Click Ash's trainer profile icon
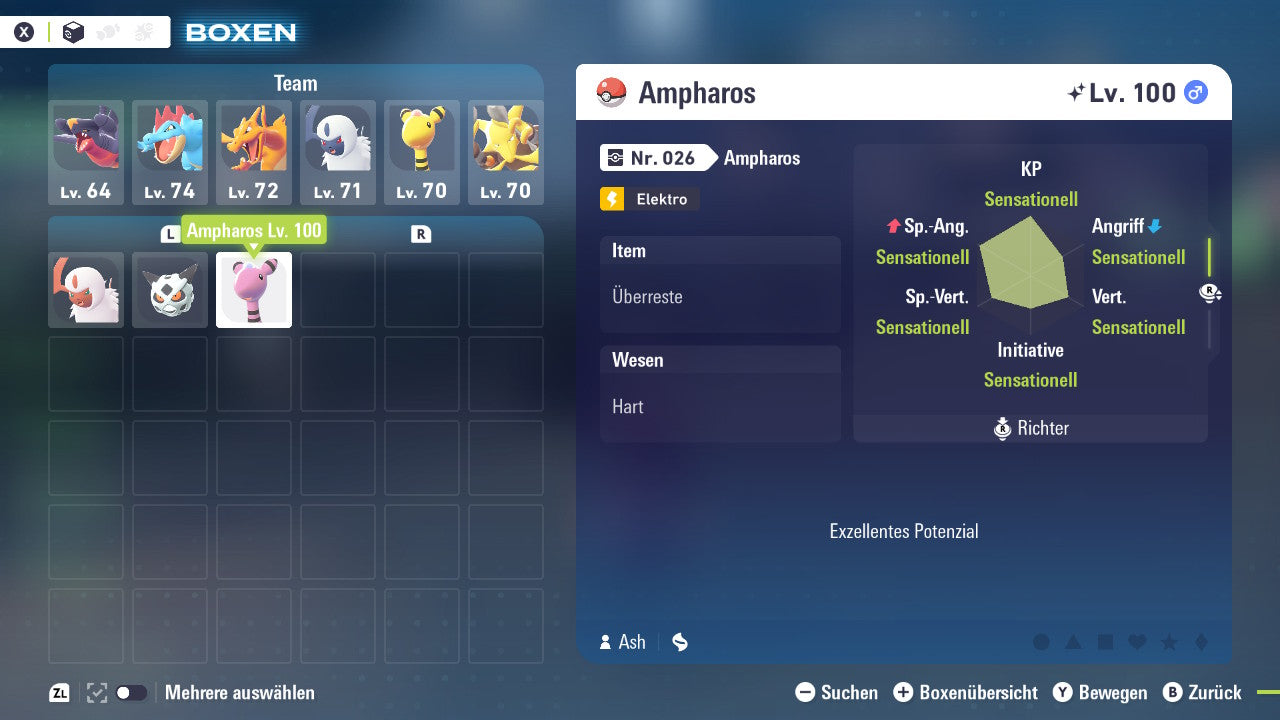 605,642
